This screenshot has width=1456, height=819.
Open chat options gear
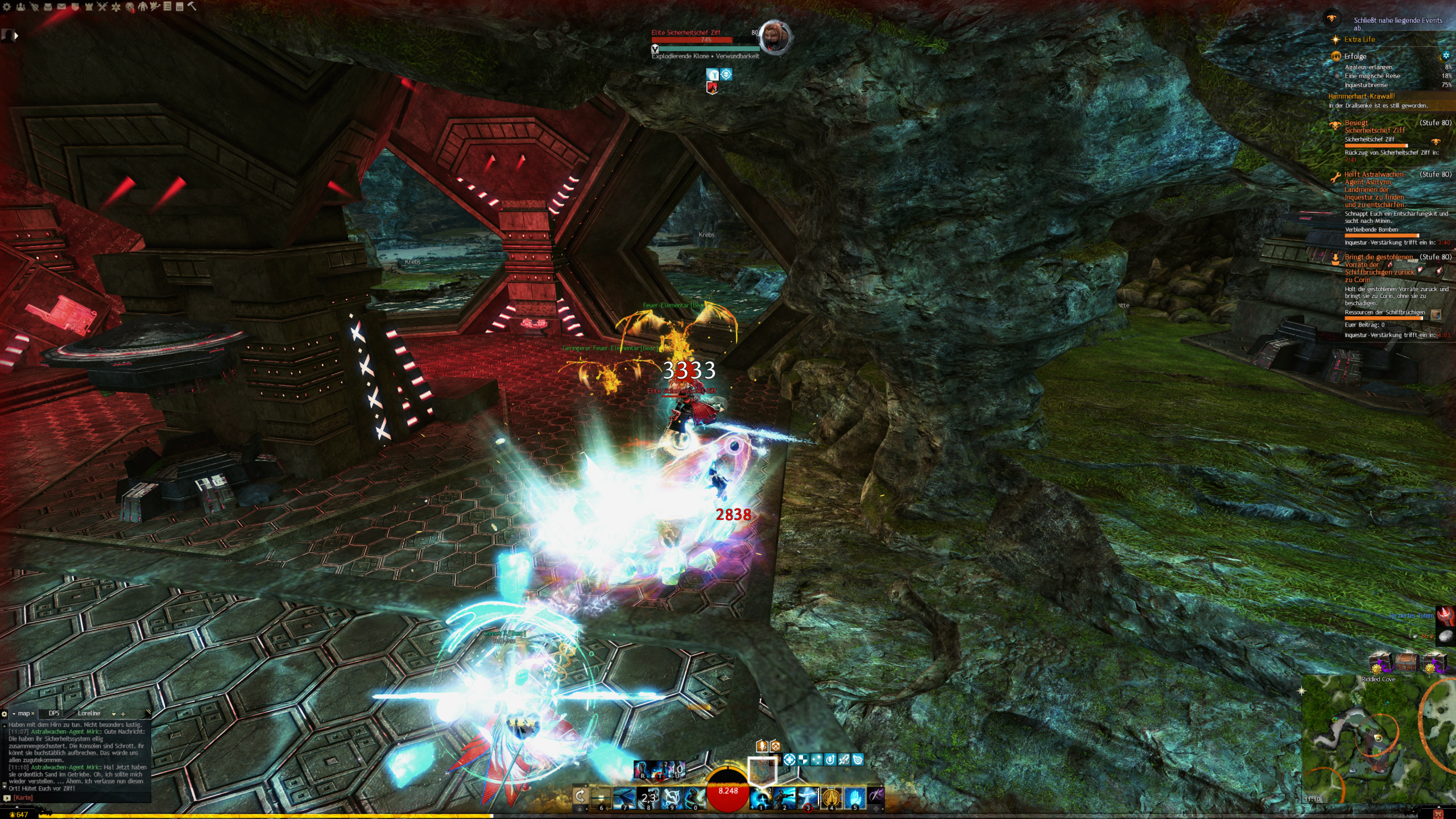tap(5, 714)
